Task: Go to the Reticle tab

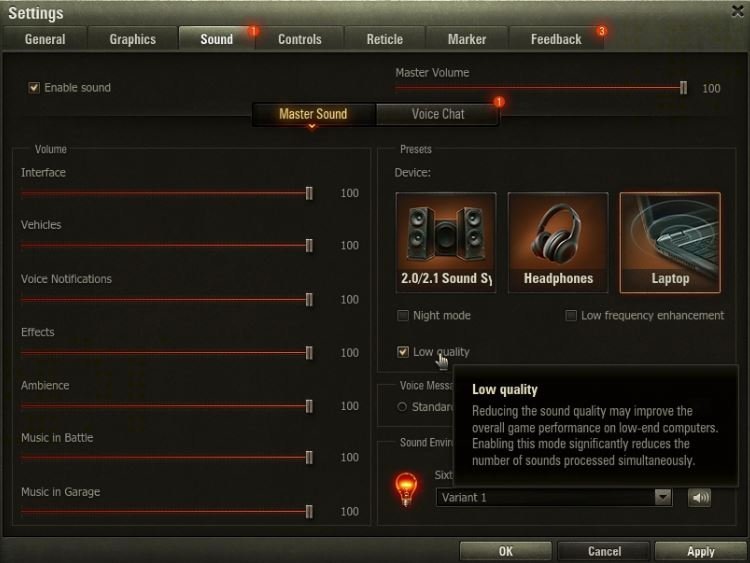Action: coord(384,39)
